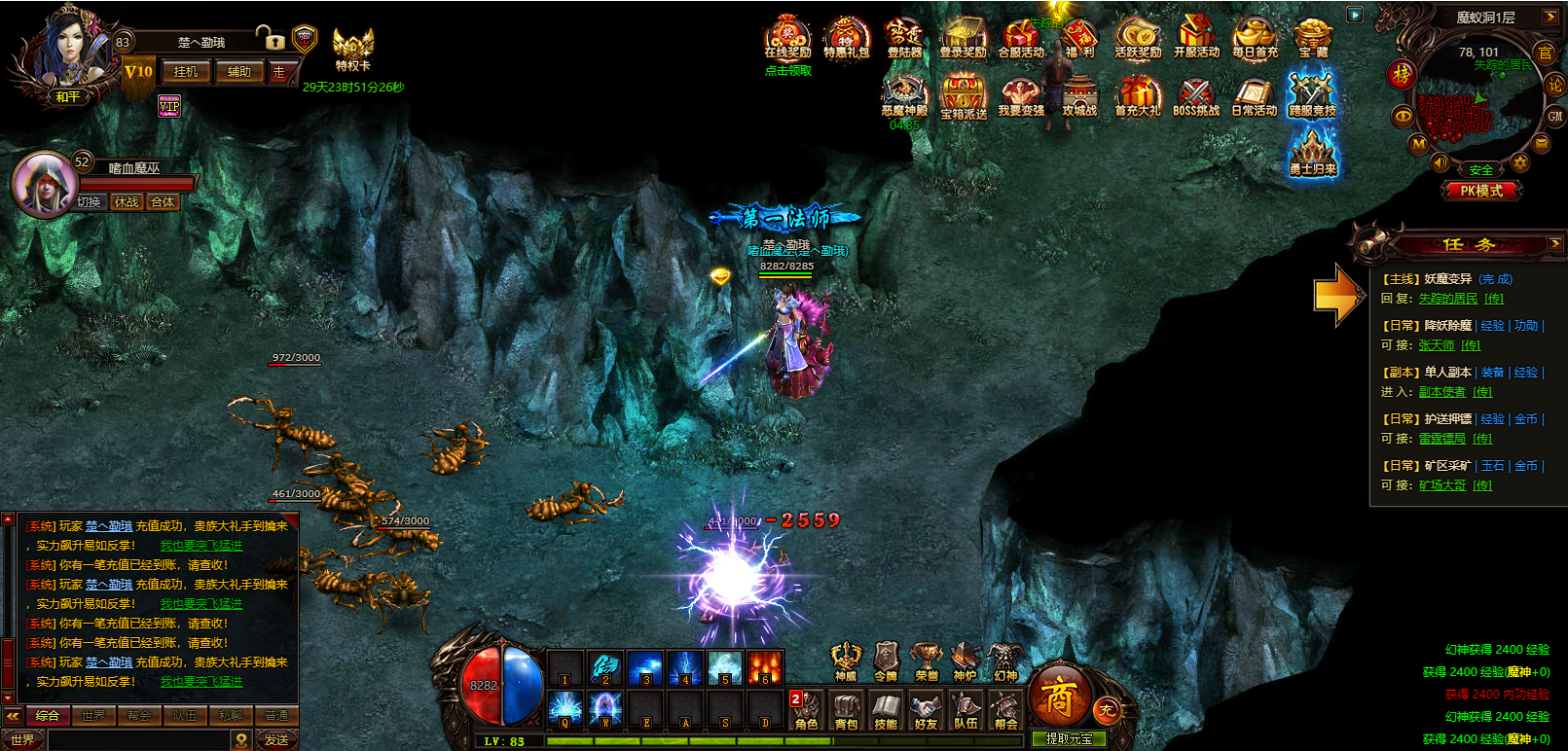Click the pet 合体 merge button
The width and height of the screenshot is (1568, 751).
pyautogui.click(x=163, y=202)
